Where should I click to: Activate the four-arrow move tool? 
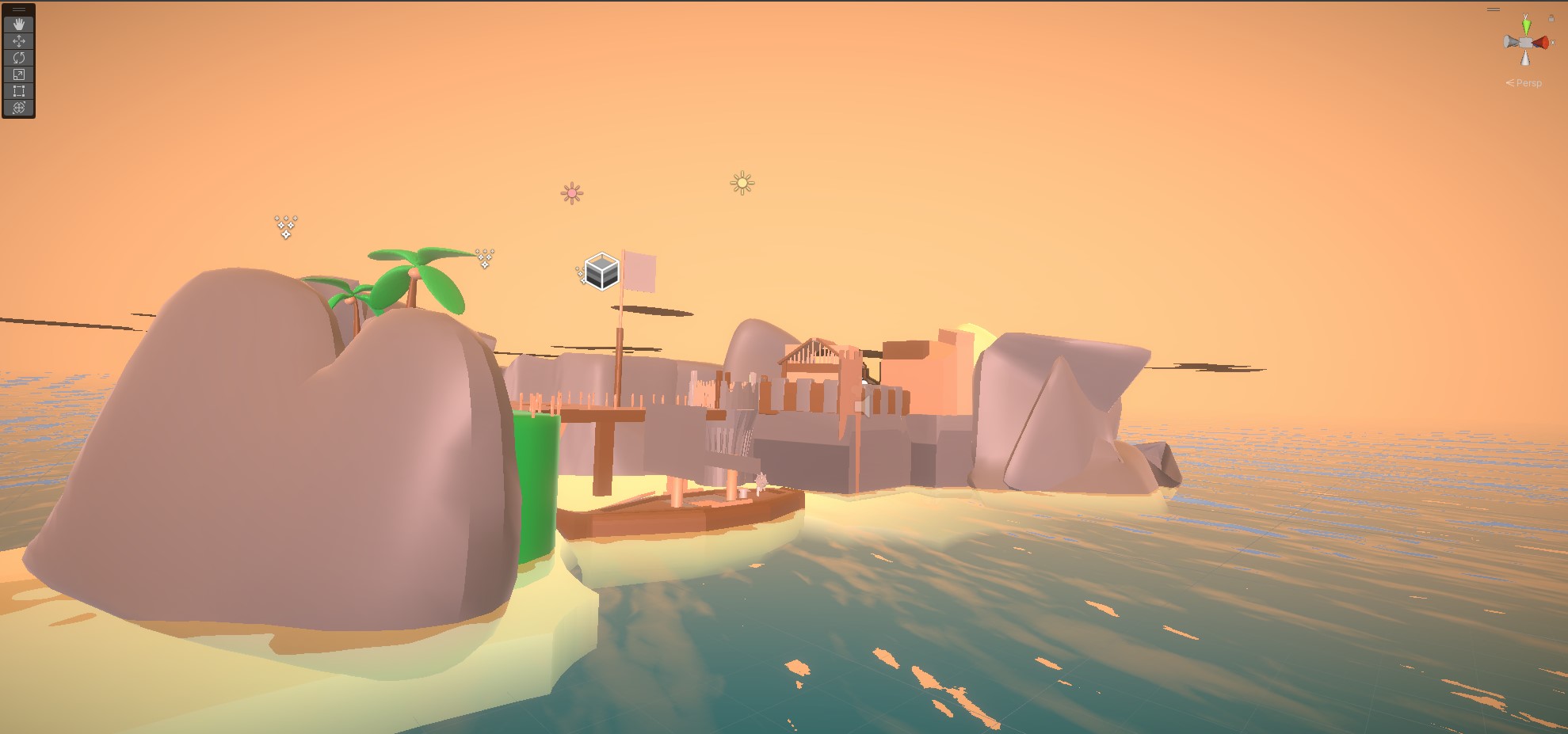19,41
